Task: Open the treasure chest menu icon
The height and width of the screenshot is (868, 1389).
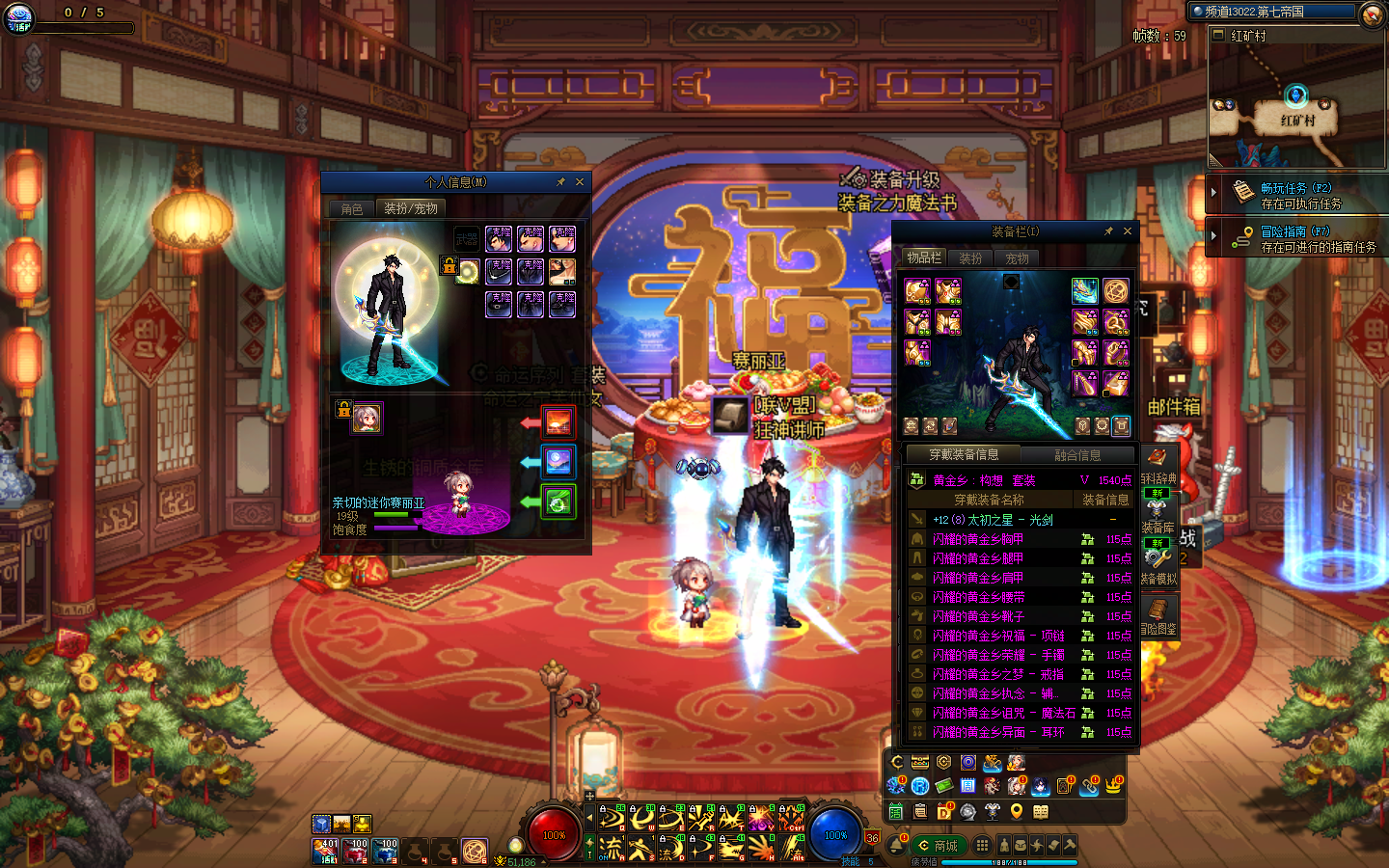Action: (x=920, y=764)
